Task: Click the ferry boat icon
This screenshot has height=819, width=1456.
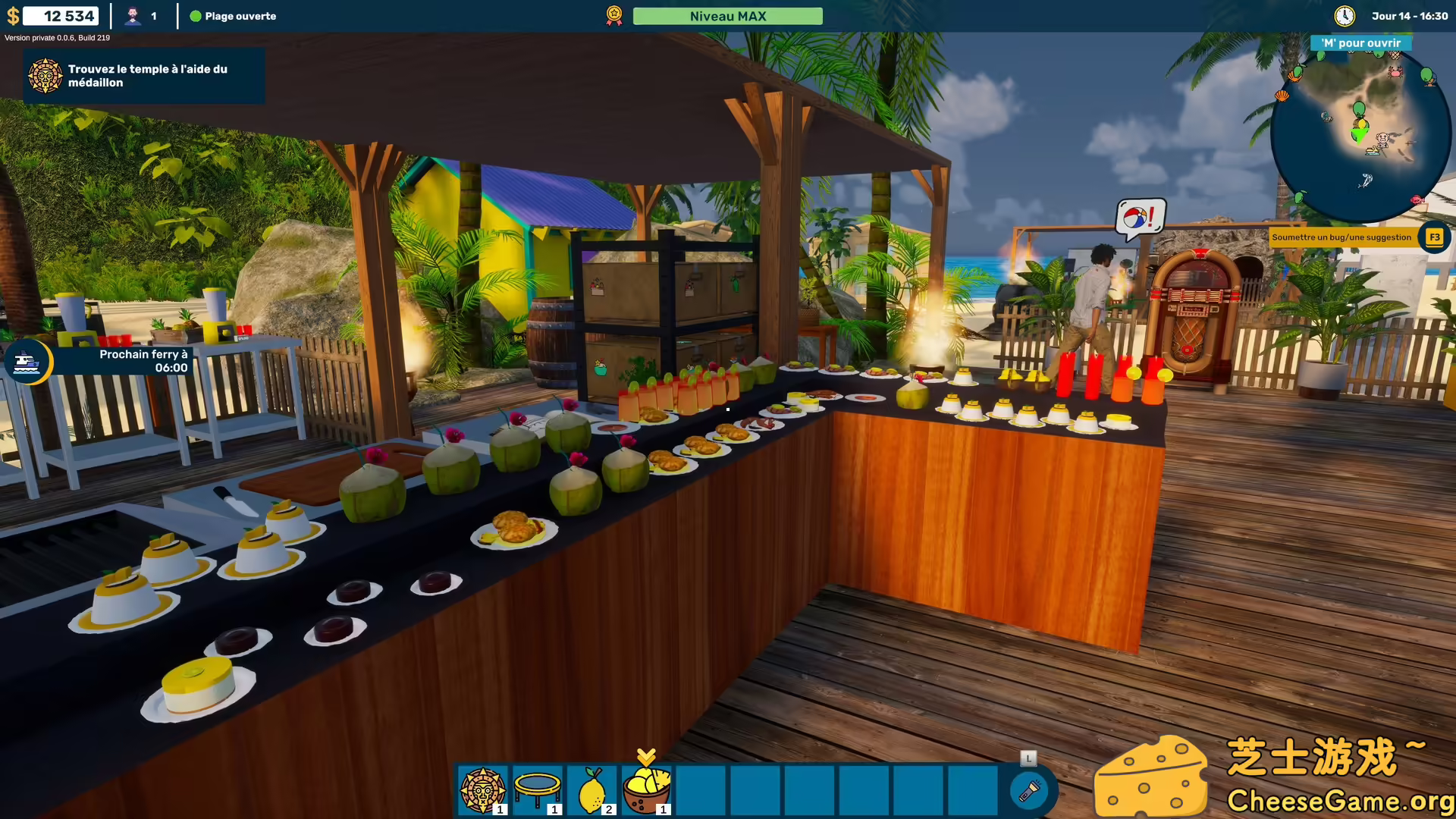Action: point(27,362)
